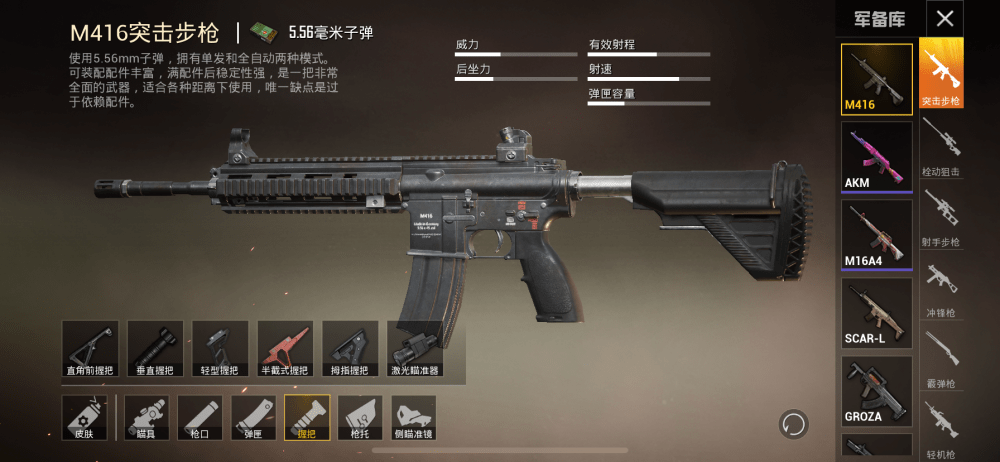Select the M416 weapon thumbnail
The width and height of the screenshot is (1000, 462).
point(876,78)
